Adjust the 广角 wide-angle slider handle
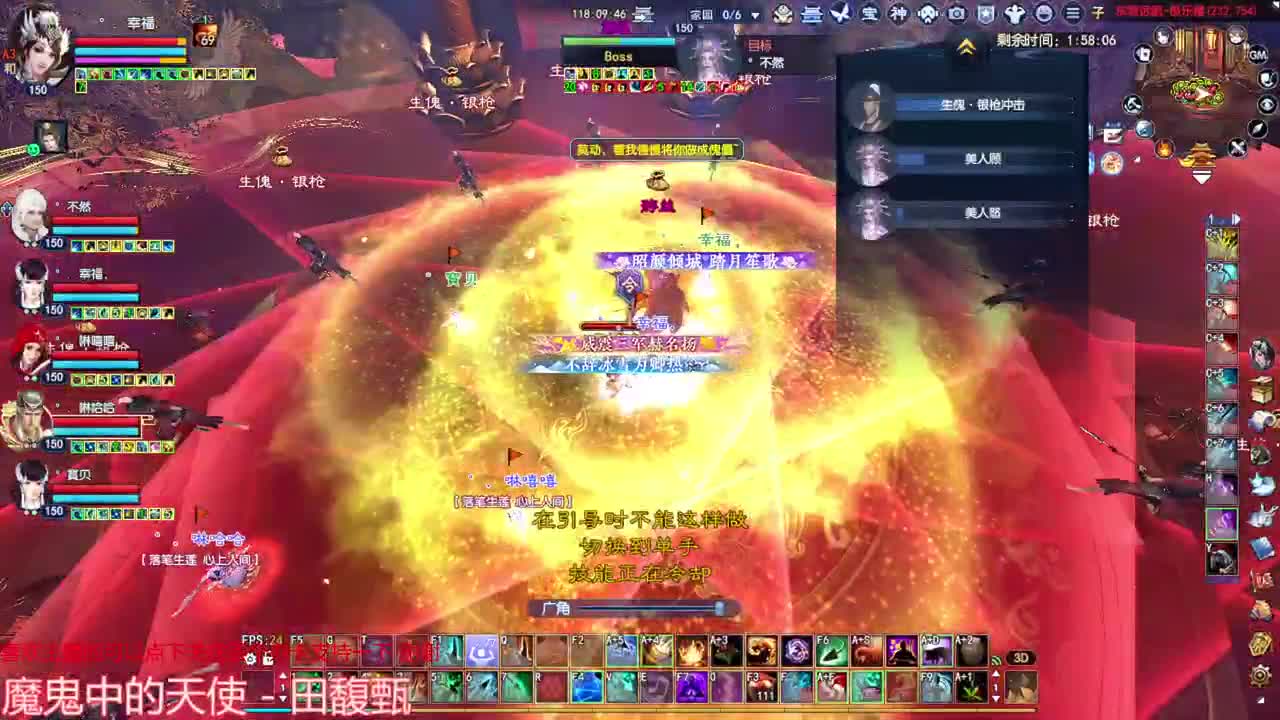This screenshot has height=720, width=1280. pos(718,608)
